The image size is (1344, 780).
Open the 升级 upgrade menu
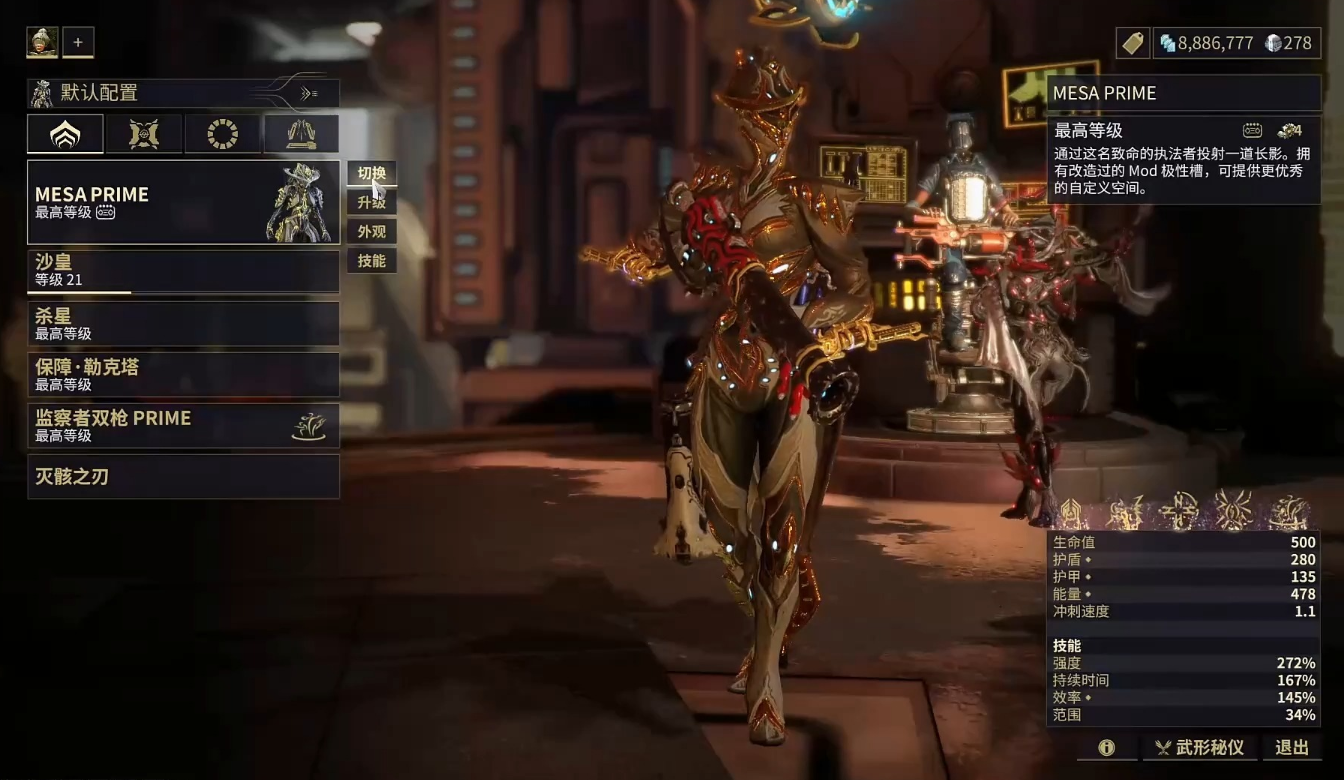[x=371, y=202]
